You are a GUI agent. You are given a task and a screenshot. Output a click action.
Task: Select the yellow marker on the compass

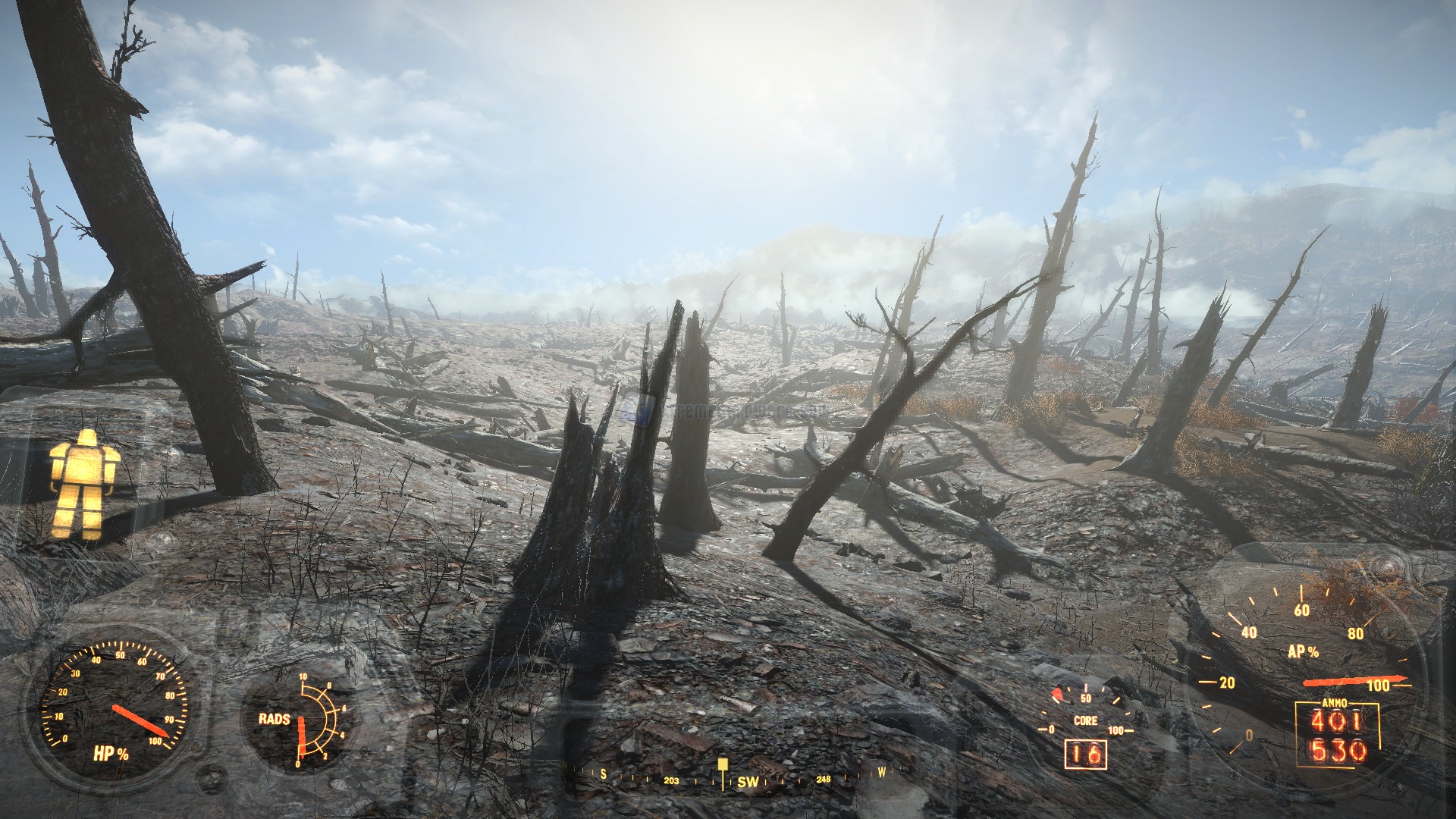(x=723, y=764)
